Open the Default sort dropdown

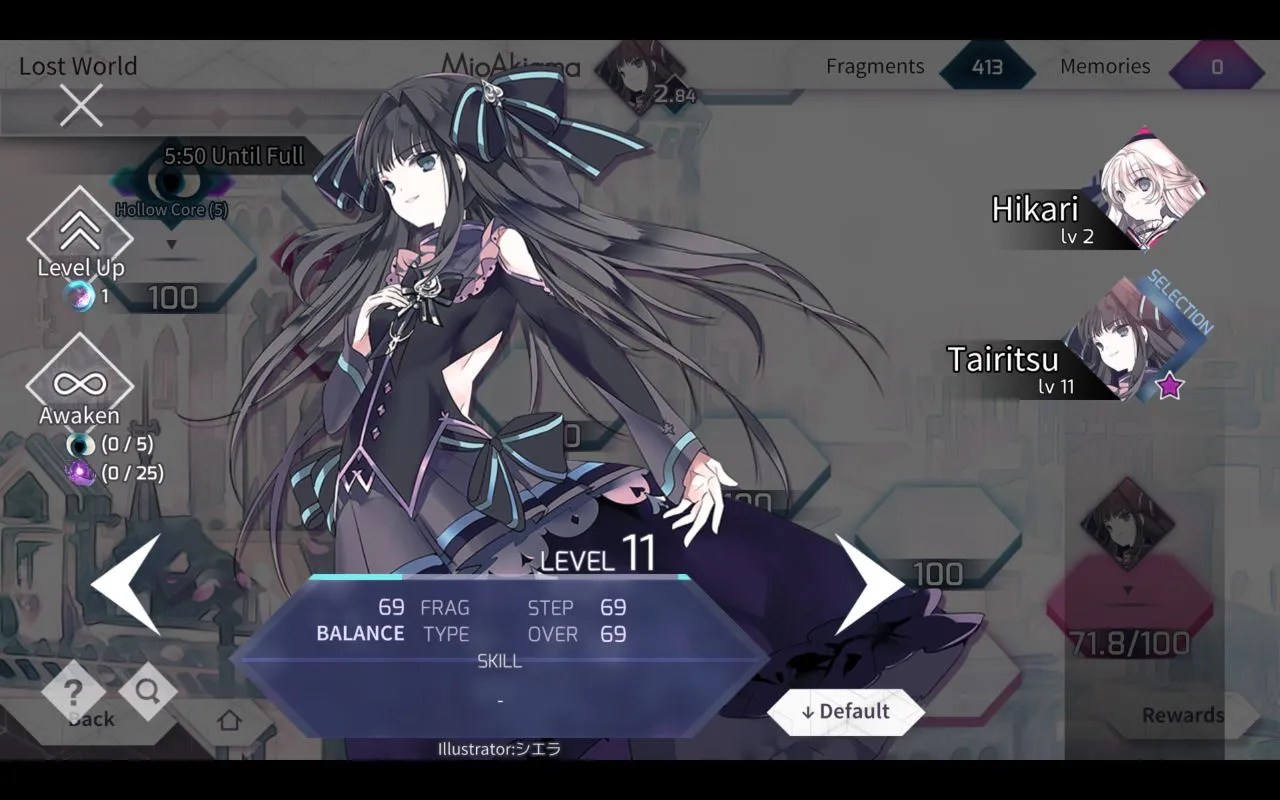[x=849, y=712]
